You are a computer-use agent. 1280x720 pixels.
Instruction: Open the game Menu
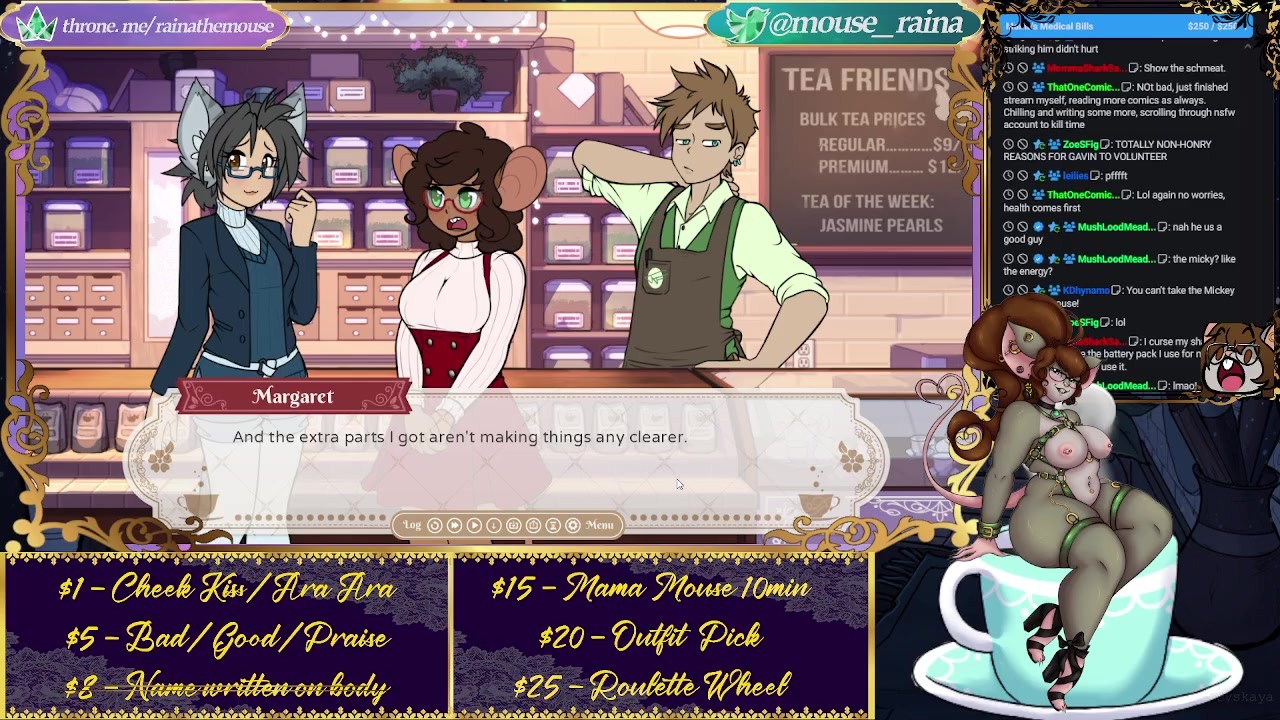coord(599,525)
